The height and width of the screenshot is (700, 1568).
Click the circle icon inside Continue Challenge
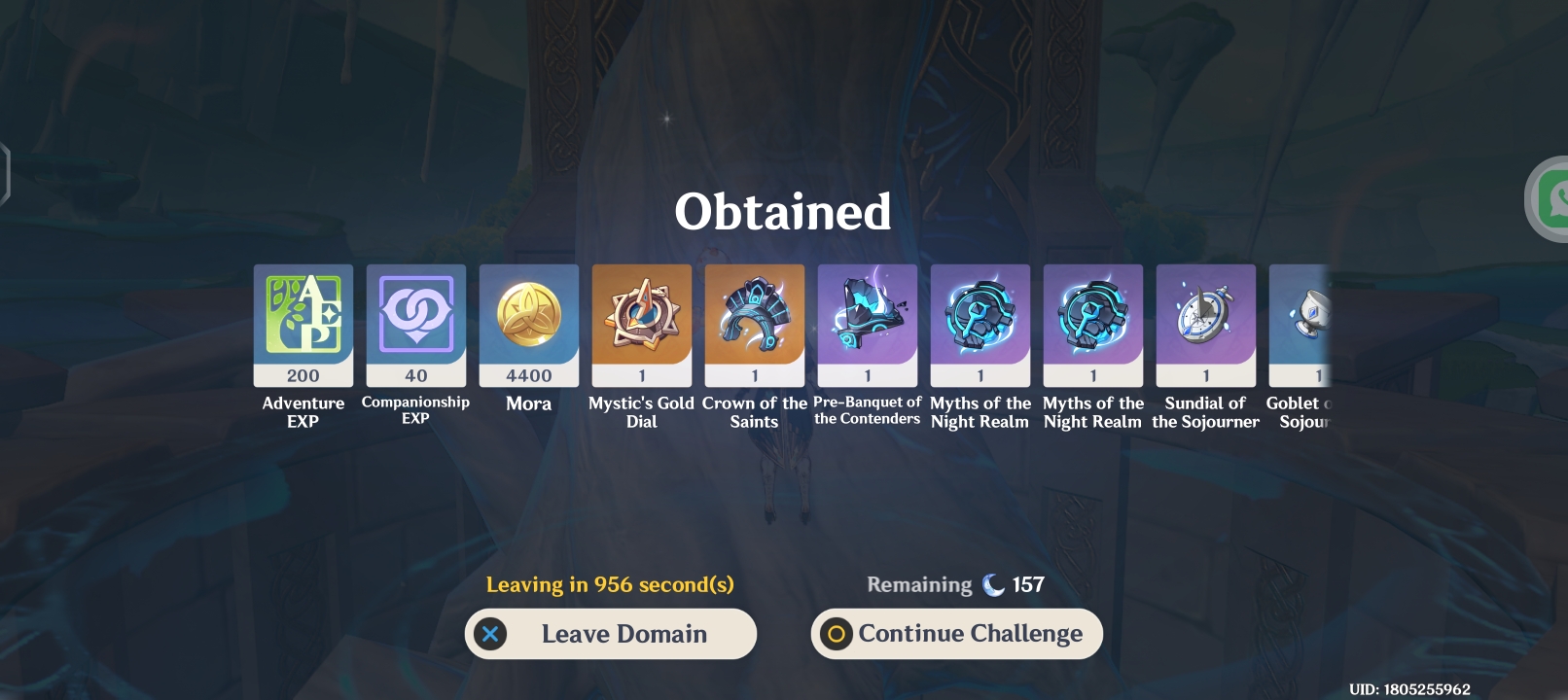837,634
